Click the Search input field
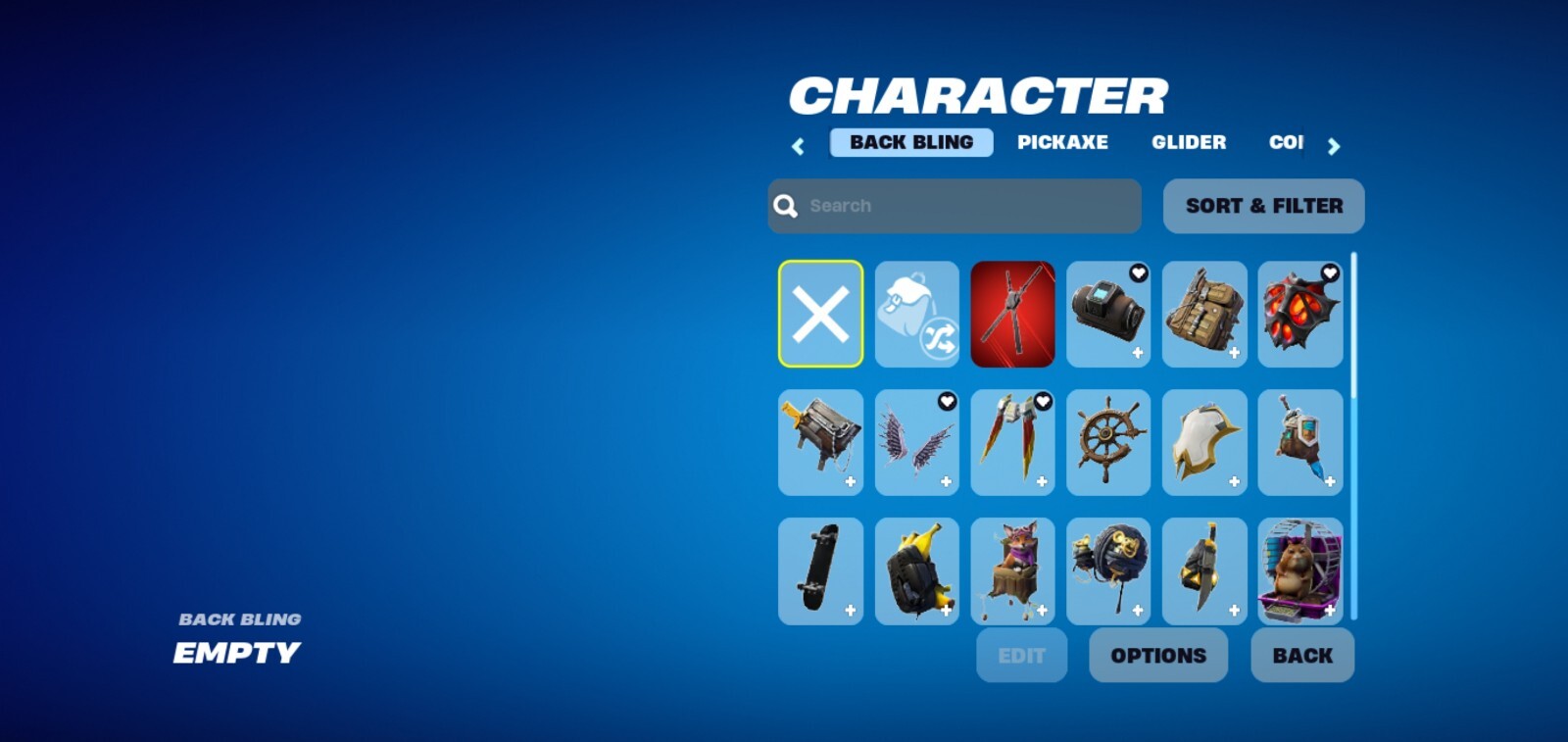 pos(954,206)
